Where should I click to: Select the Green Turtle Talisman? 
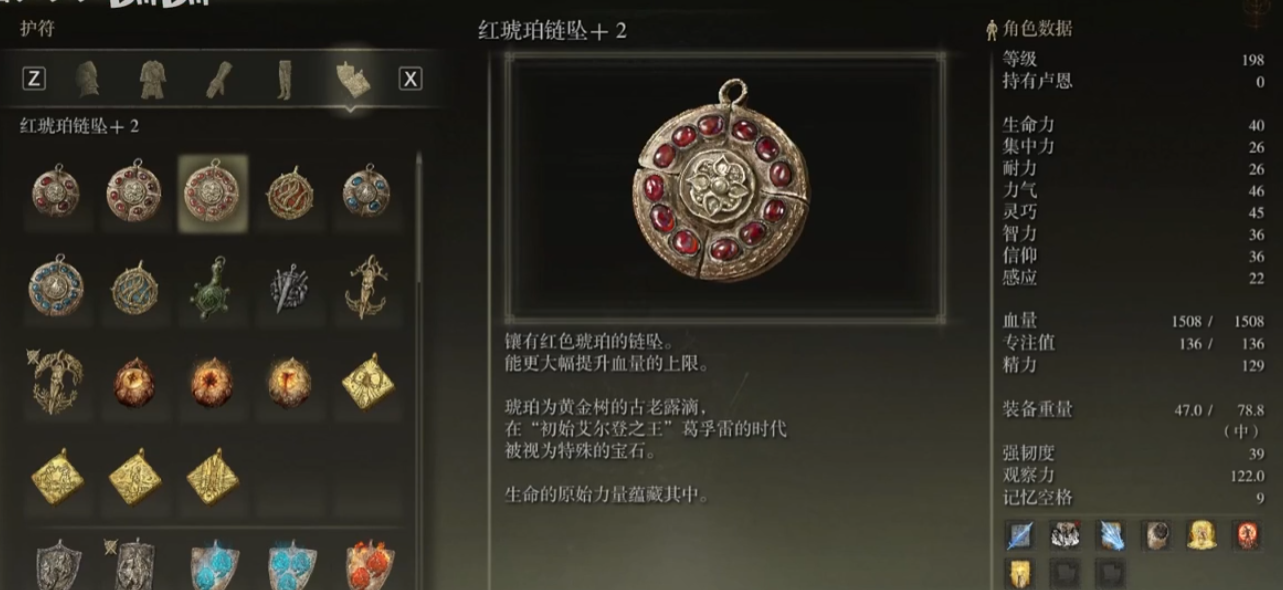[212, 288]
